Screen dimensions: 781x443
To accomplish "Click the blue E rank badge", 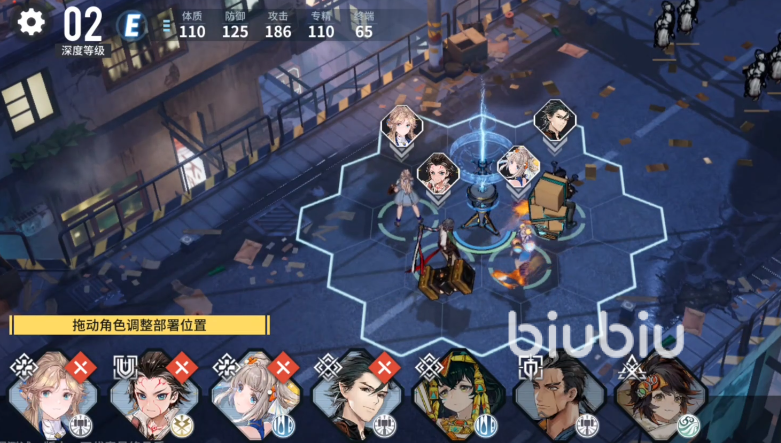I will pos(131,25).
